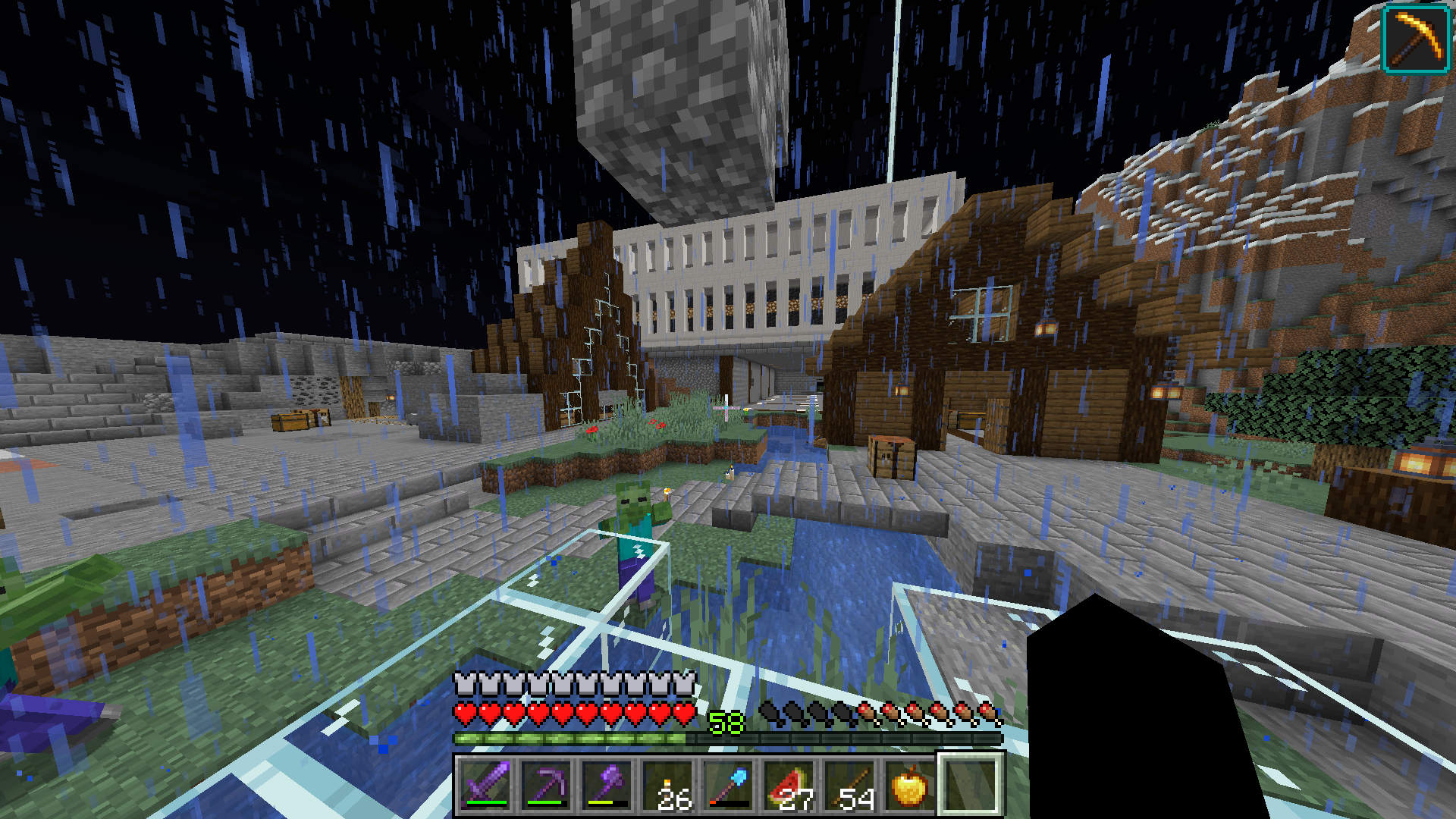Pick the diamond shovel hotbar slot
1456x819 pixels.
[x=729, y=785]
